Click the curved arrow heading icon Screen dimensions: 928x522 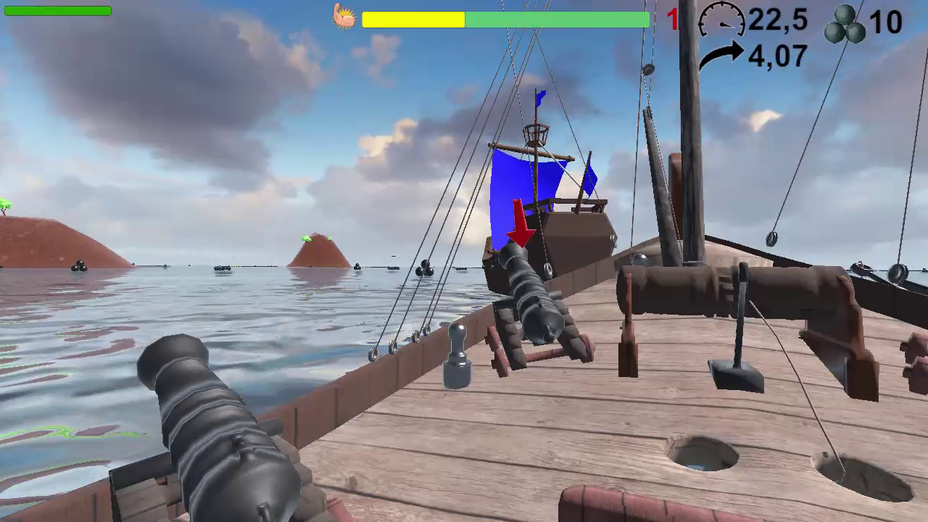[x=720, y=56]
